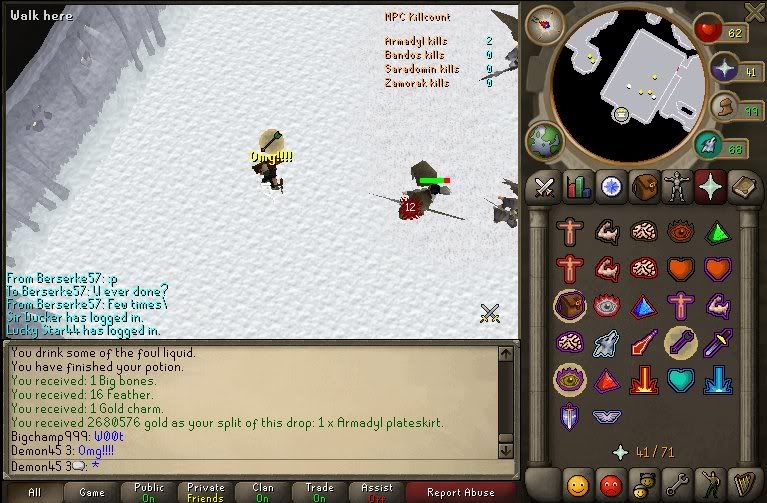Viewport: 767px width, 503px height.
Task: Open the Combat Styles tab with crossed swords
Action: (544, 186)
